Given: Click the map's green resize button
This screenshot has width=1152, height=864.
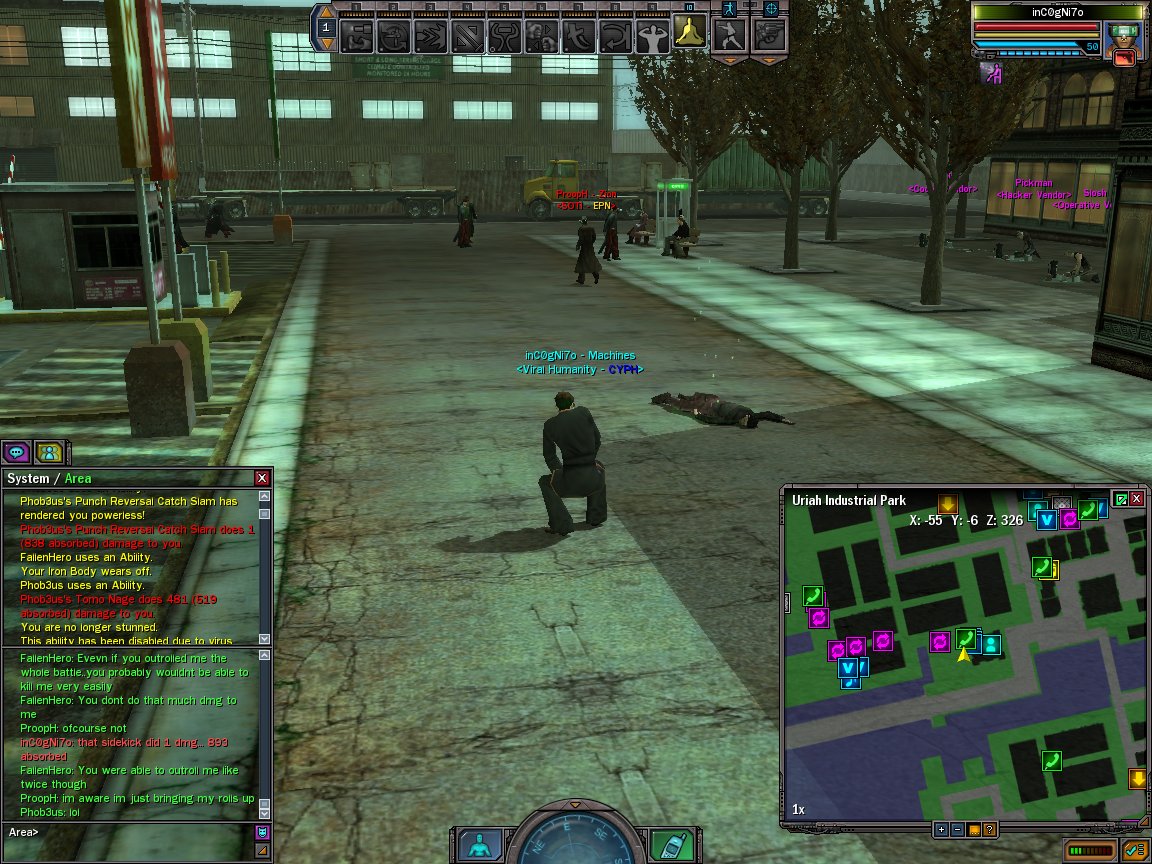Looking at the screenshot, I should [1121, 498].
